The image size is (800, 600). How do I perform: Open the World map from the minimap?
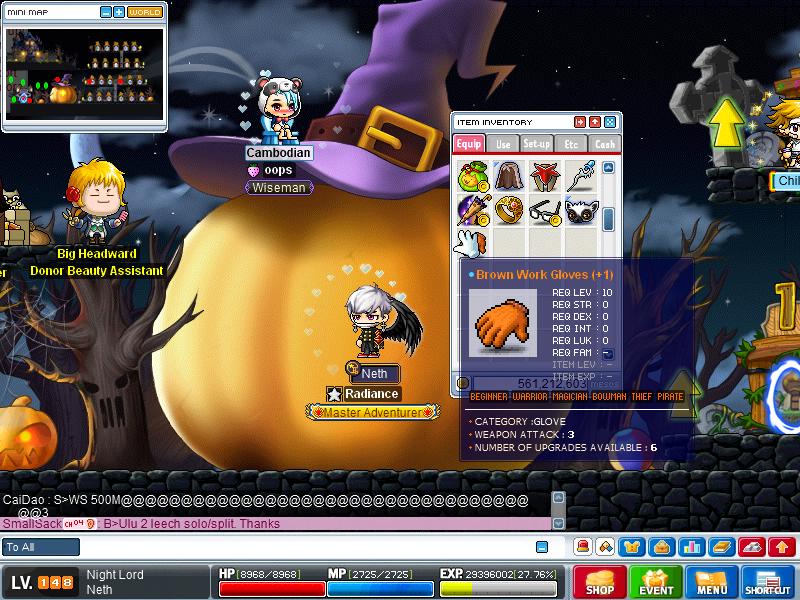click(145, 13)
